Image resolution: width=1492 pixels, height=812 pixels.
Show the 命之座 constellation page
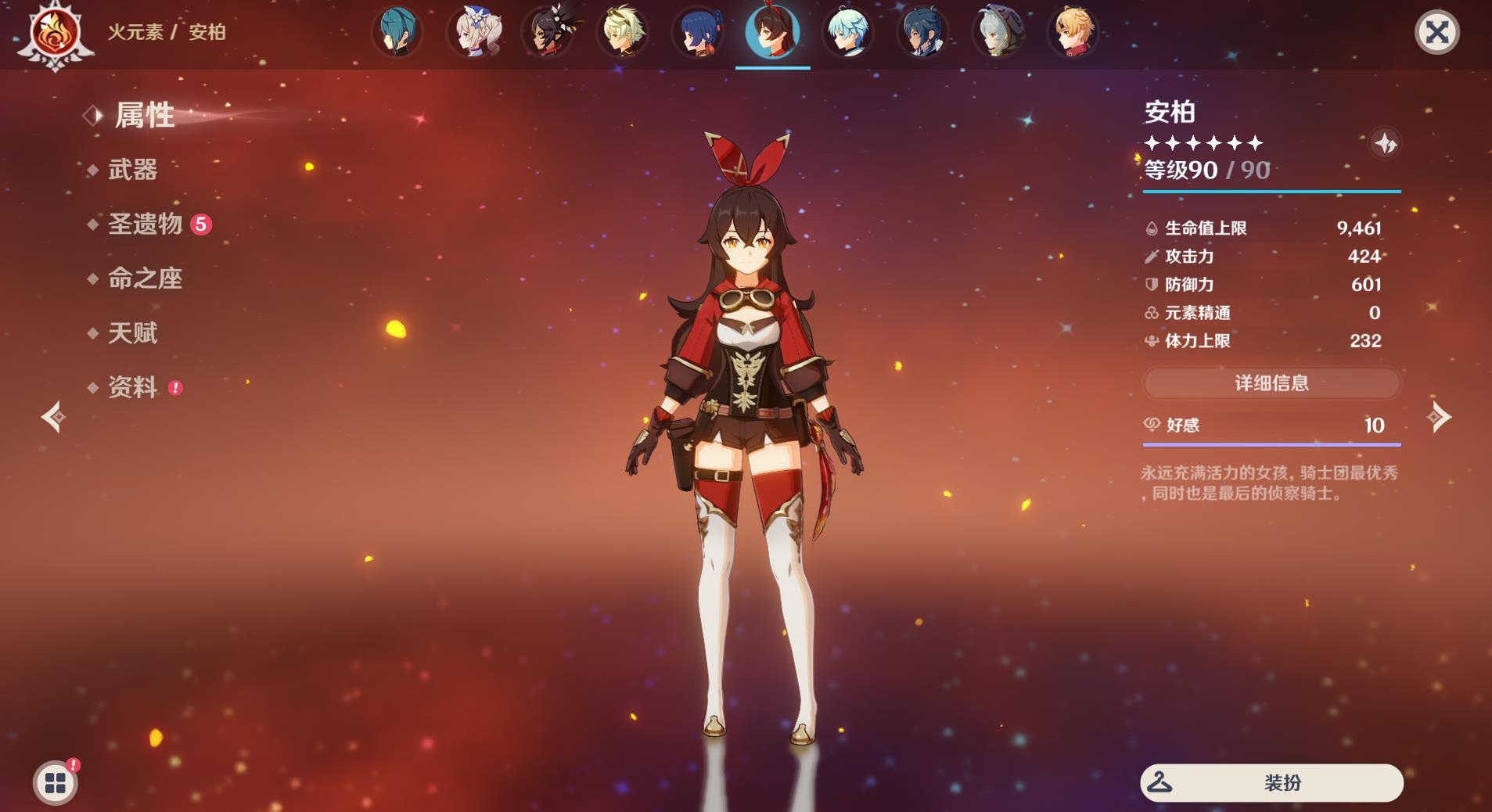[x=145, y=278]
